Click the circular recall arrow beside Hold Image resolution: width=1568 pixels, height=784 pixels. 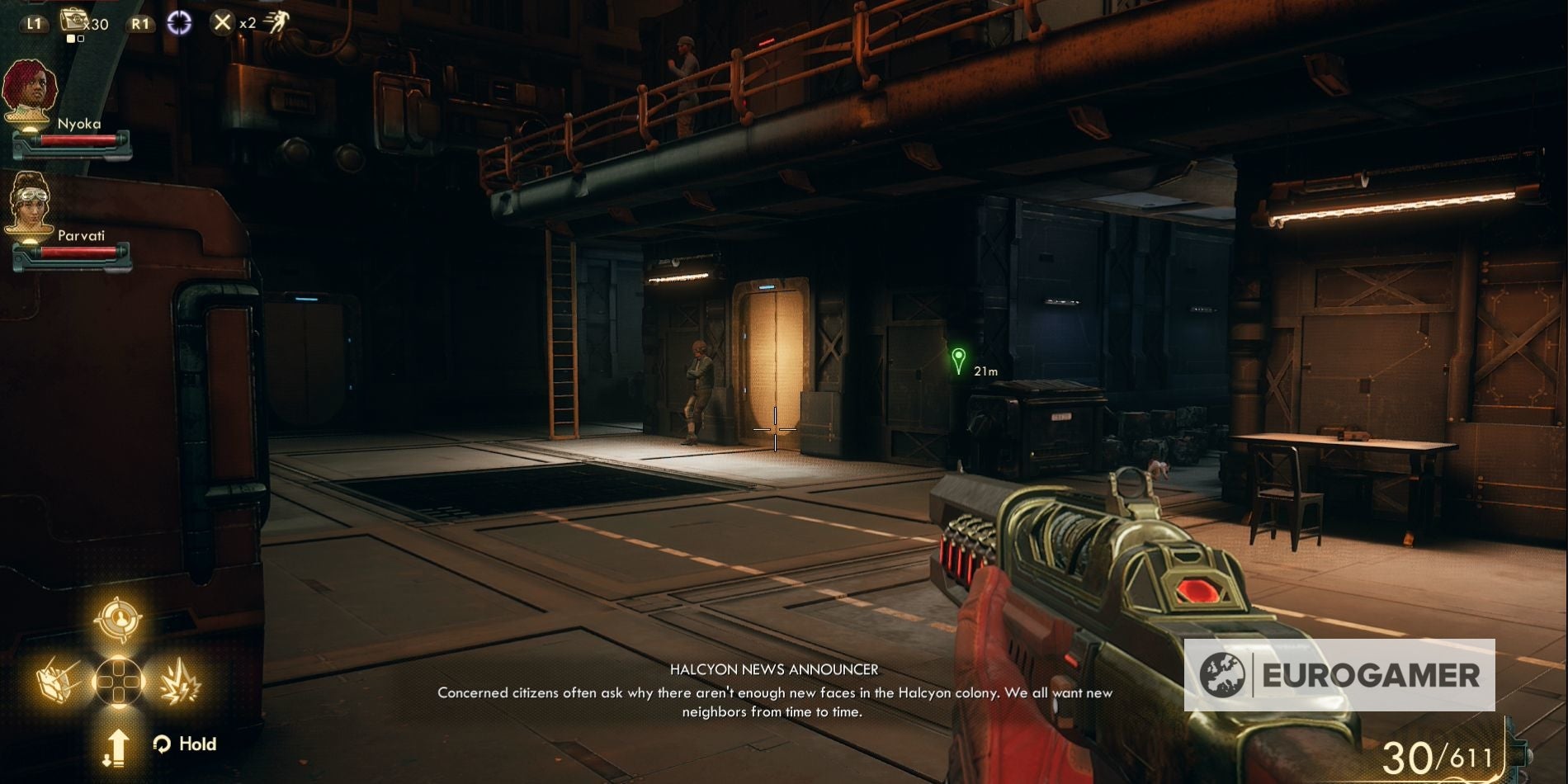(x=162, y=744)
